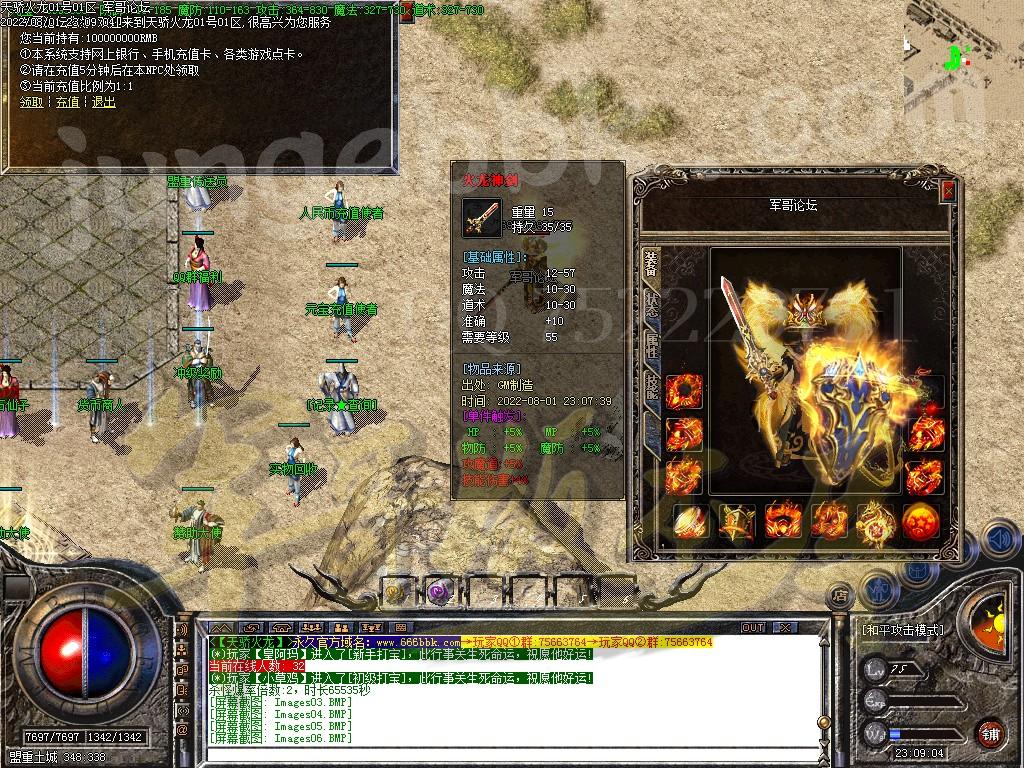Toggle the 和平攻击模式 attack mode label
The image size is (1024, 768).
(902, 630)
